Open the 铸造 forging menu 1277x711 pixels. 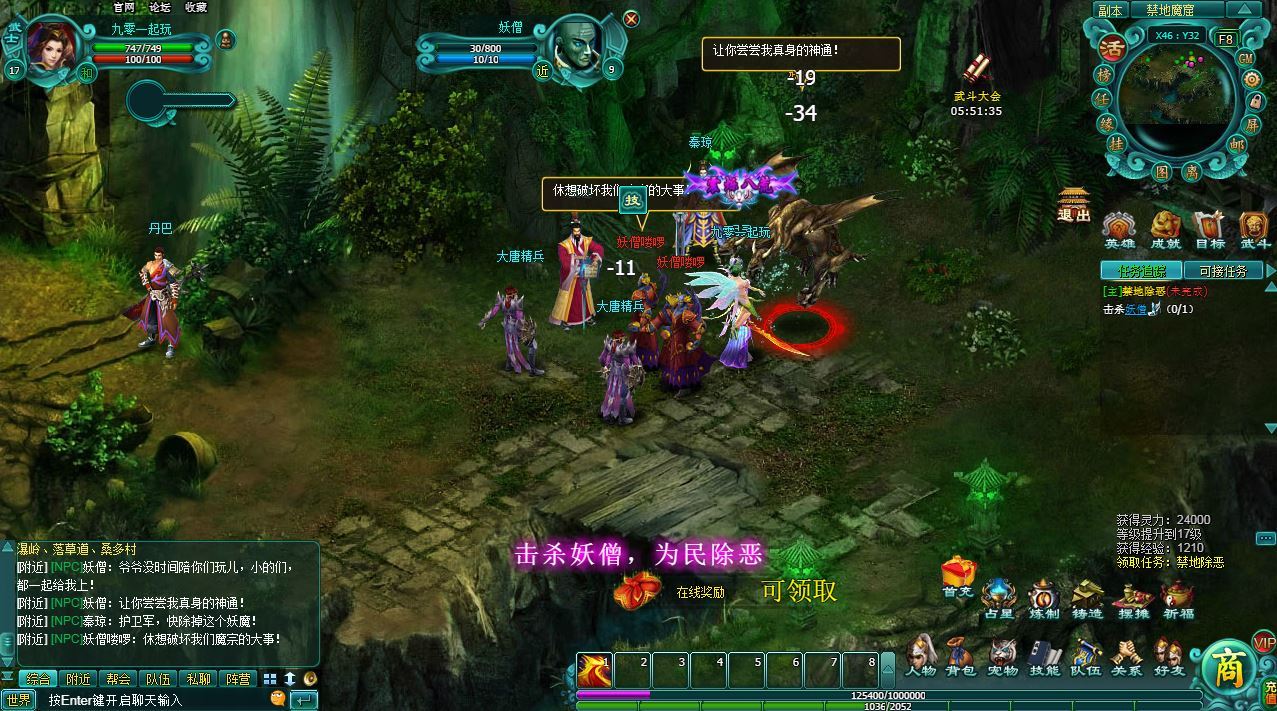[x=1087, y=598]
